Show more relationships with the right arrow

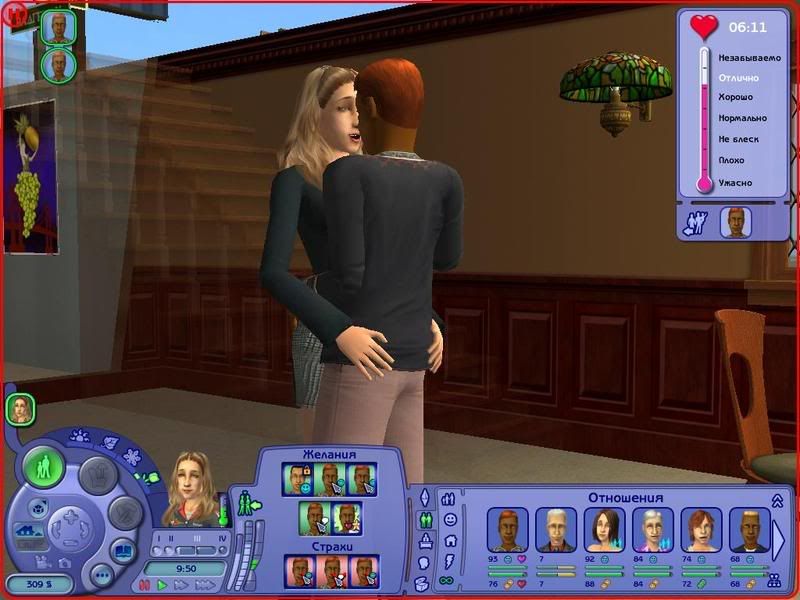pyautogui.click(x=780, y=540)
